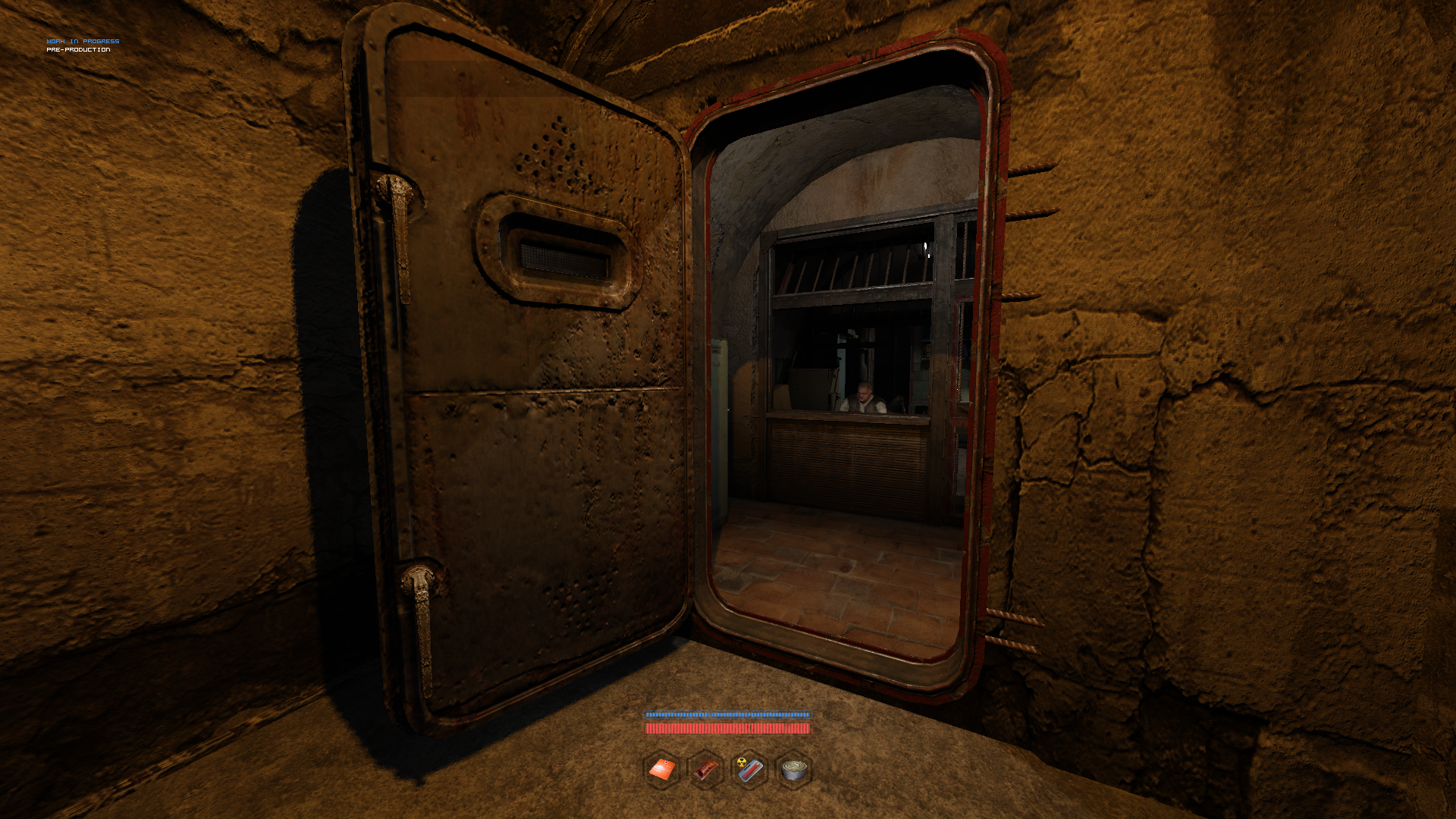This screenshot has width=1456, height=819.
Task: Click the PRE-PRODUCTION watermark text
Action: point(78,51)
